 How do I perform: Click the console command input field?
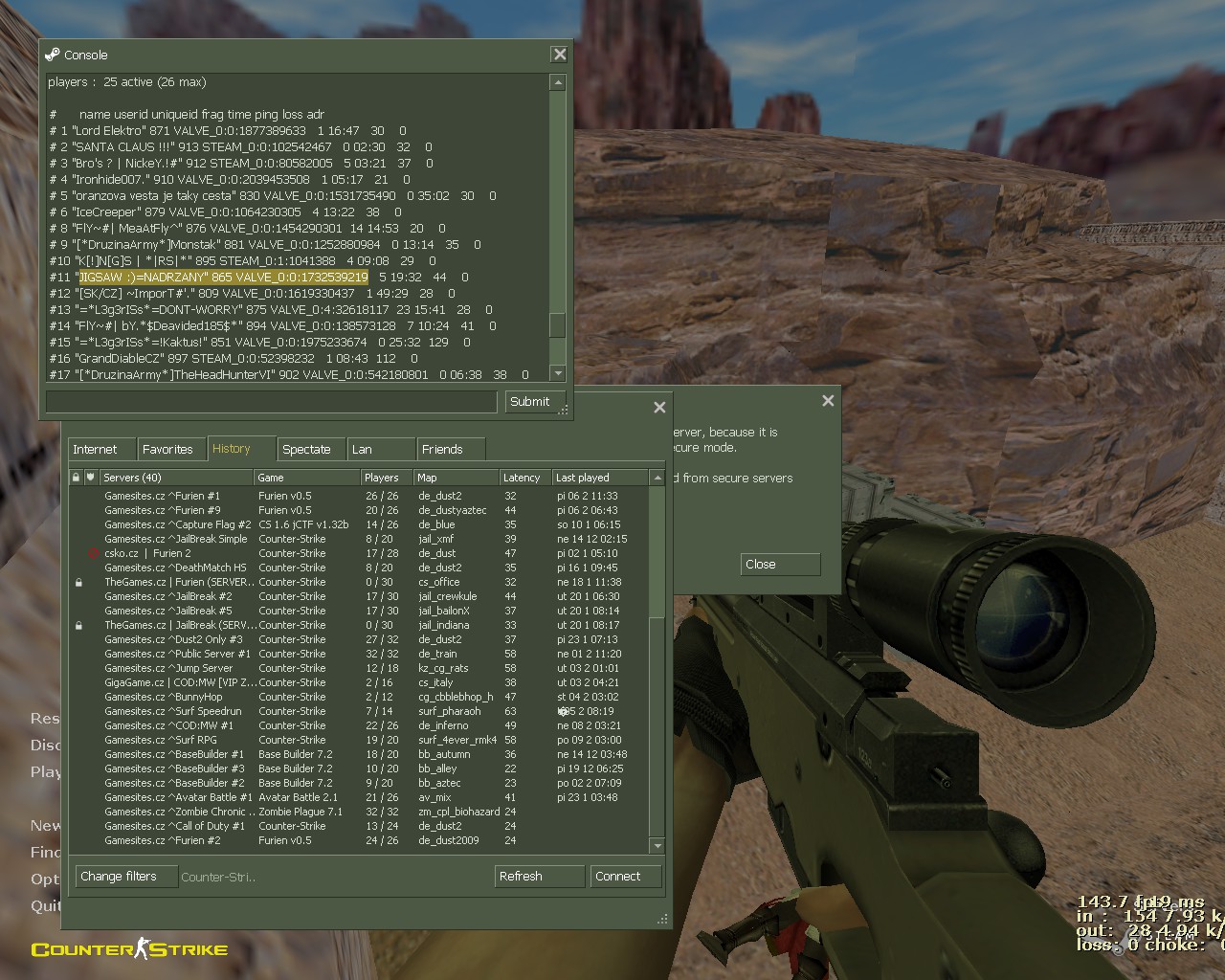[x=272, y=402]
